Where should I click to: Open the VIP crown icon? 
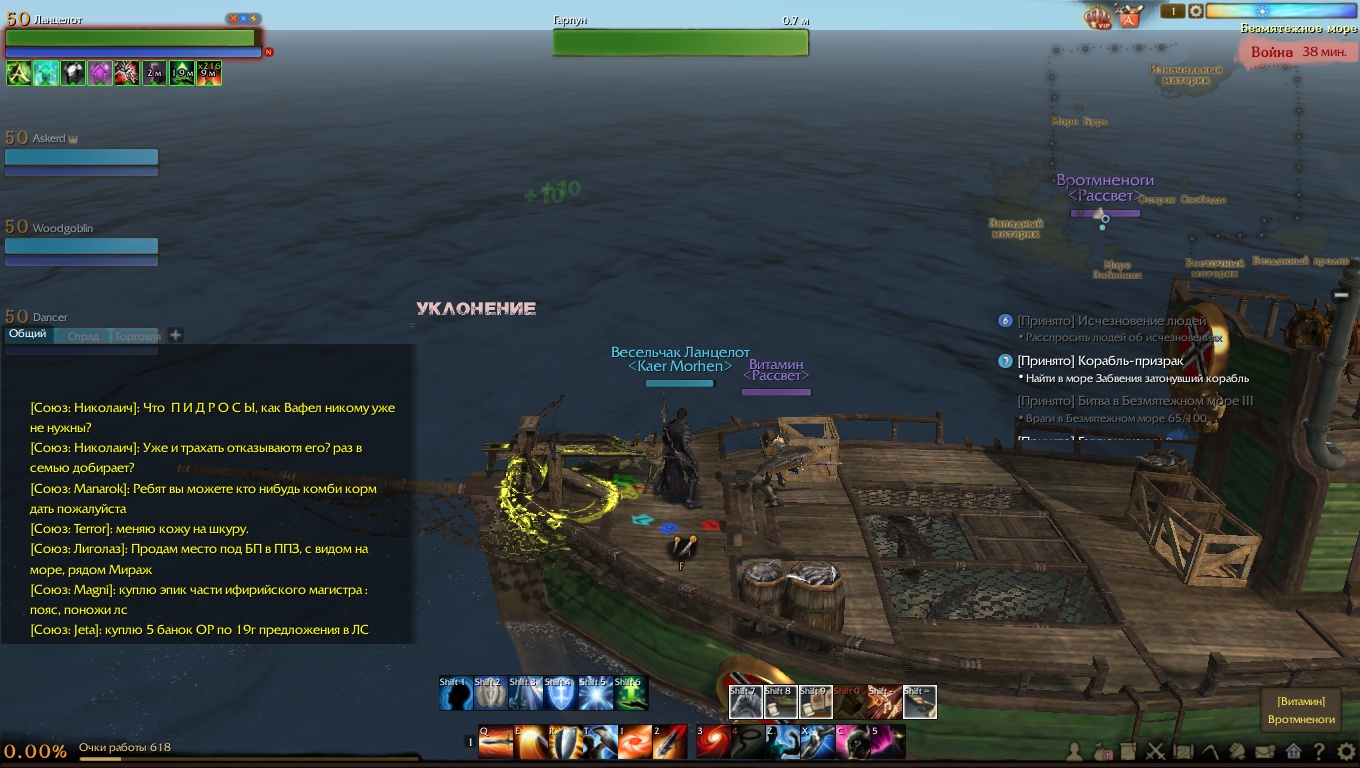coord(1098,16)
